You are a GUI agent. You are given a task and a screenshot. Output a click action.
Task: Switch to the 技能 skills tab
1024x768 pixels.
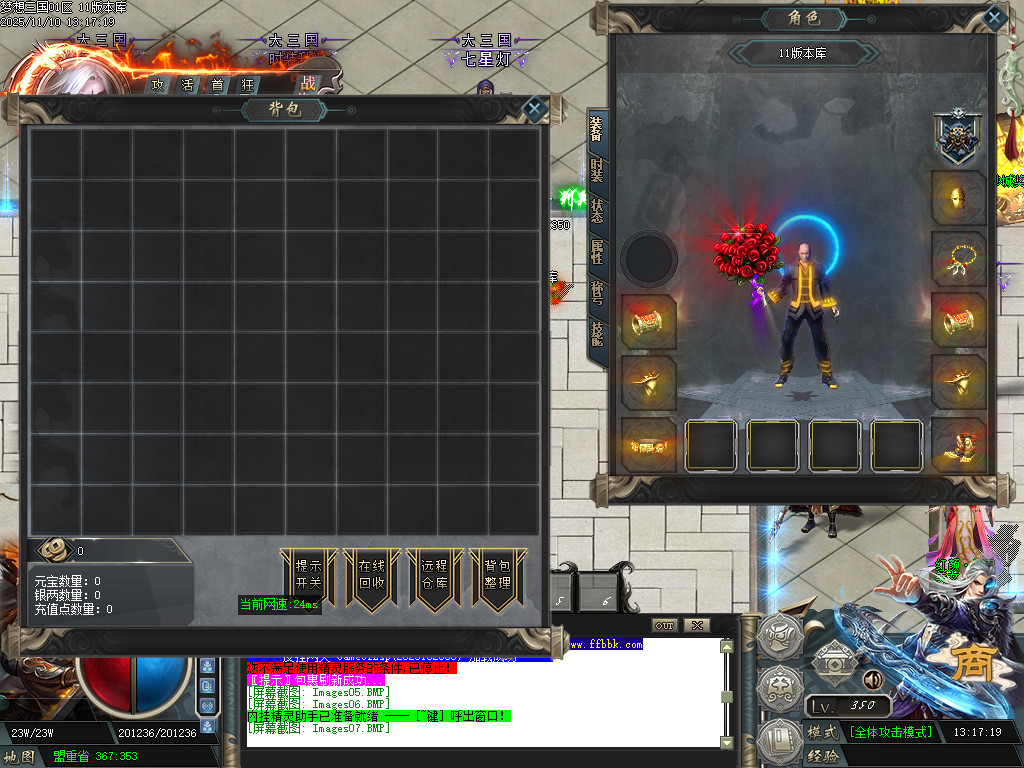pyautogui.click(x=597, y=334)
